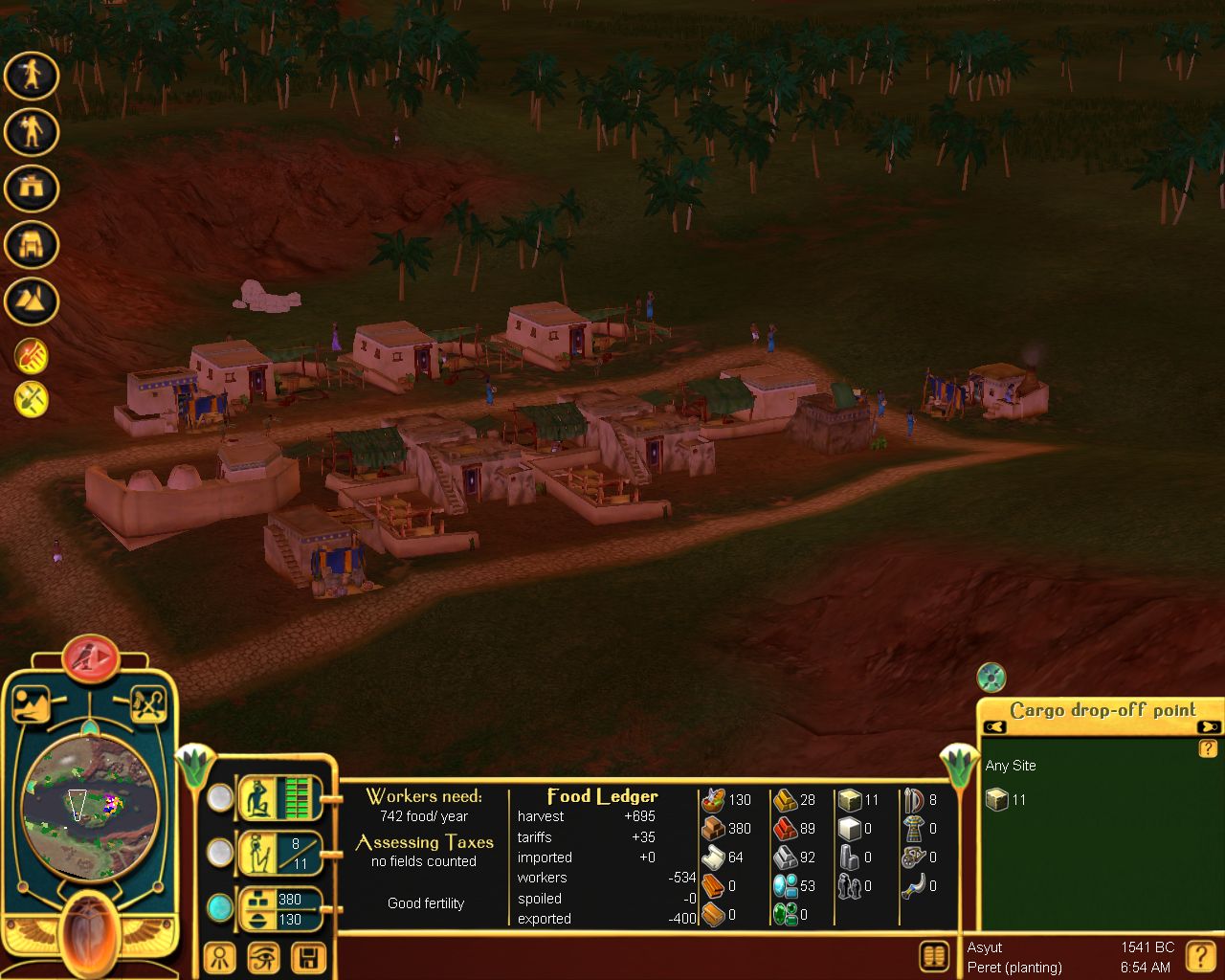Select the bricks and food 380/130 panel
The height and width of the screenshot is (980, 1225).
tap(280, 908)
